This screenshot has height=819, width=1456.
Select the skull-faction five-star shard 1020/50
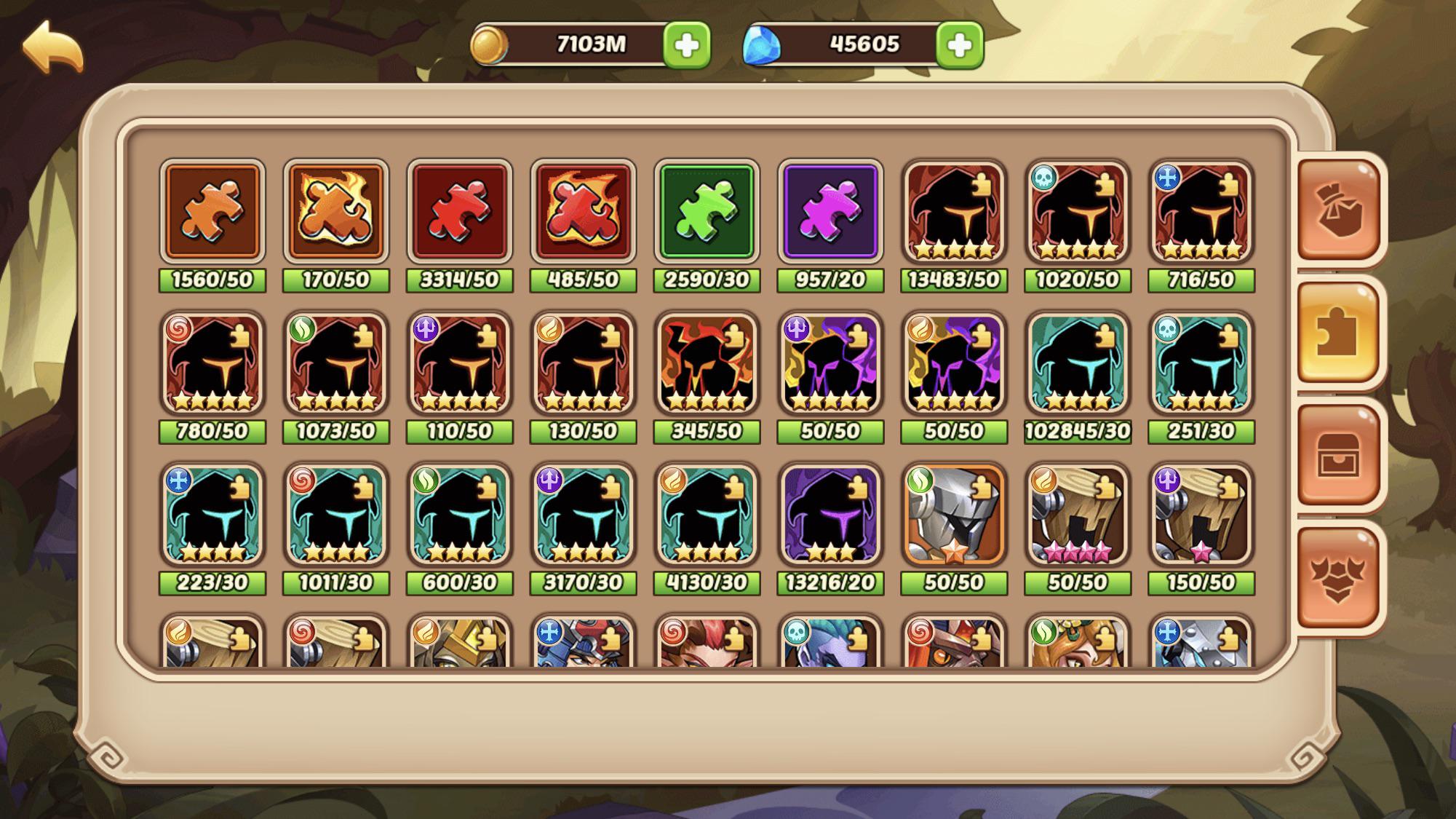pyautogui.click(x=1078, y=212)
